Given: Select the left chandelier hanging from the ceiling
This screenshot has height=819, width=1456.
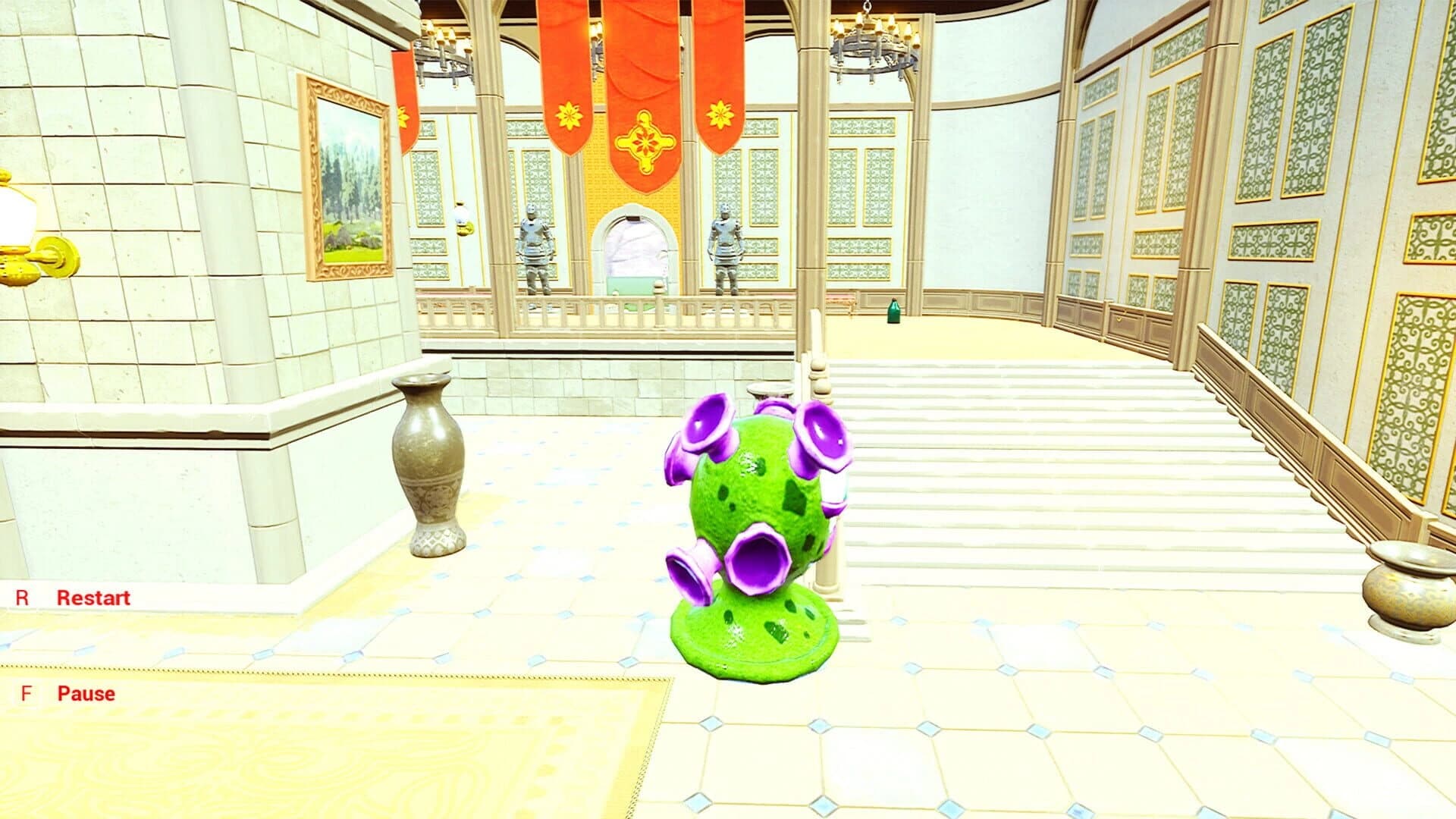Looking at the screenshot, I should click(444, 53).
